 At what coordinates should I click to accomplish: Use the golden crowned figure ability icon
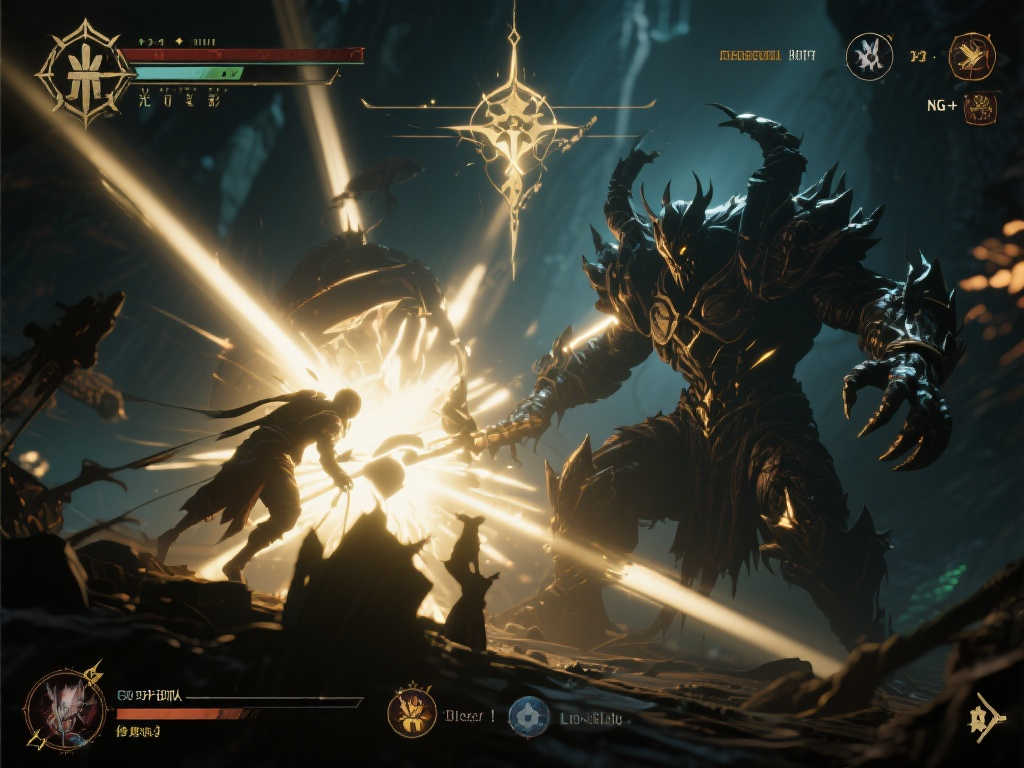click(x=412, y=713)
